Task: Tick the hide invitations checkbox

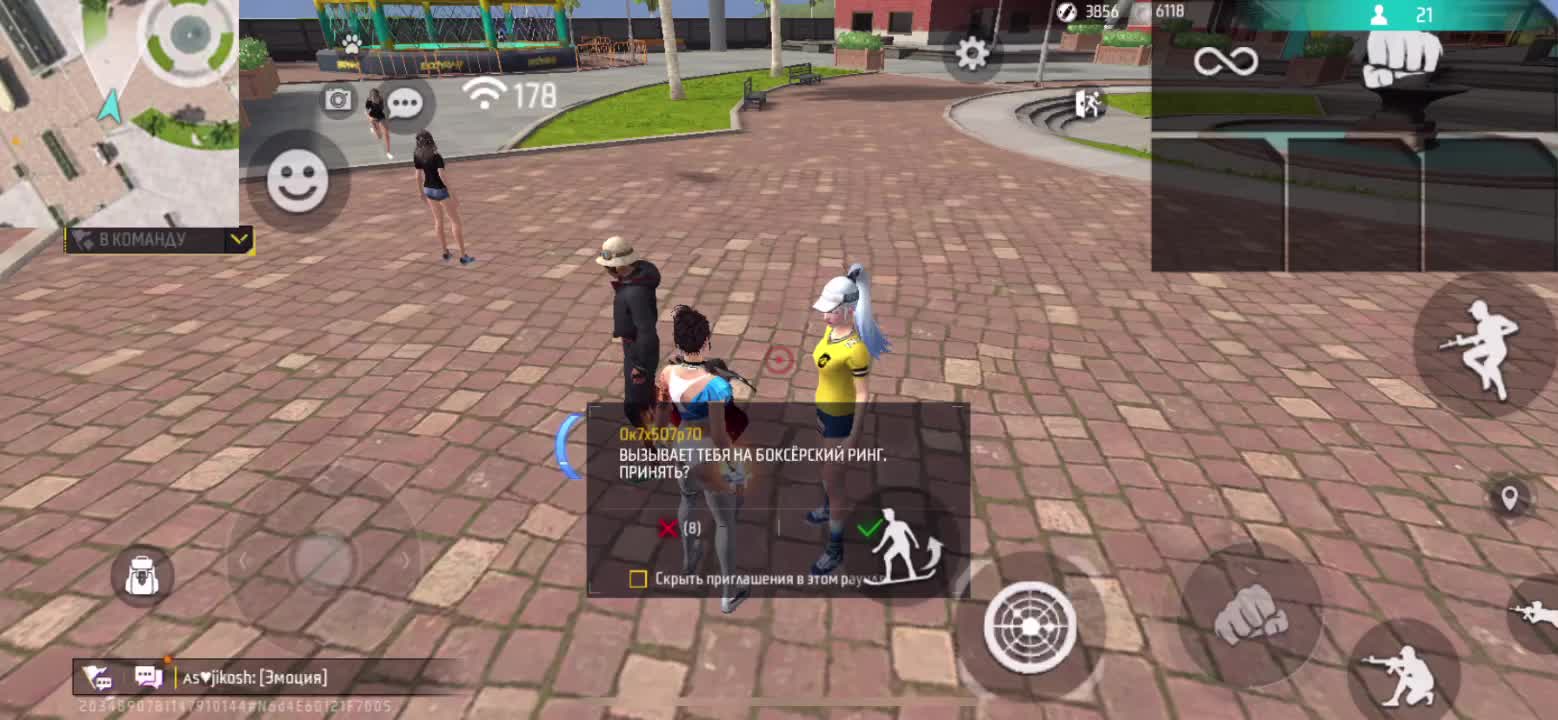Action: point(638,579)
